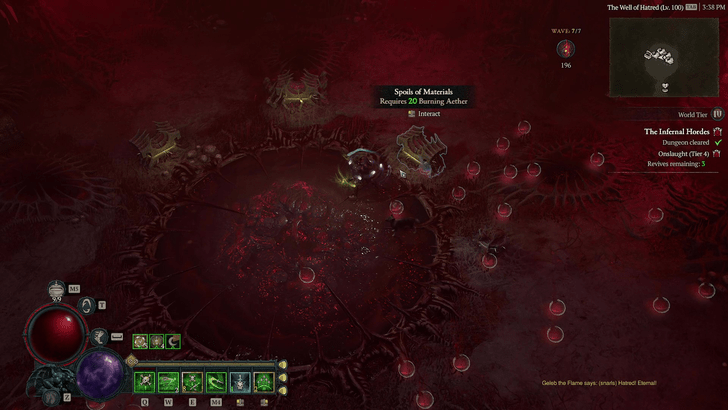Click the World Tier badge icon
728x410 pixels.
tap(718, 115)
